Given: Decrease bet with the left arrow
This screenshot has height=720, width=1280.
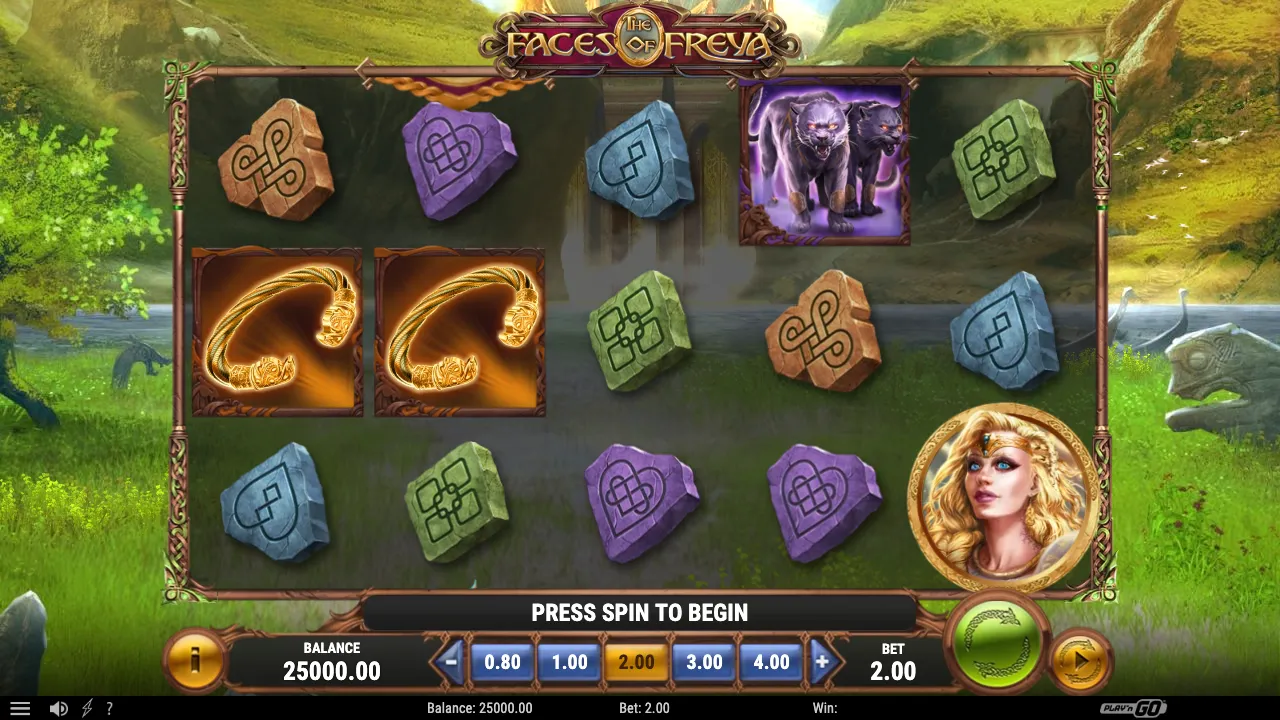Looking at the screenshot, I should tap(452, 661).
